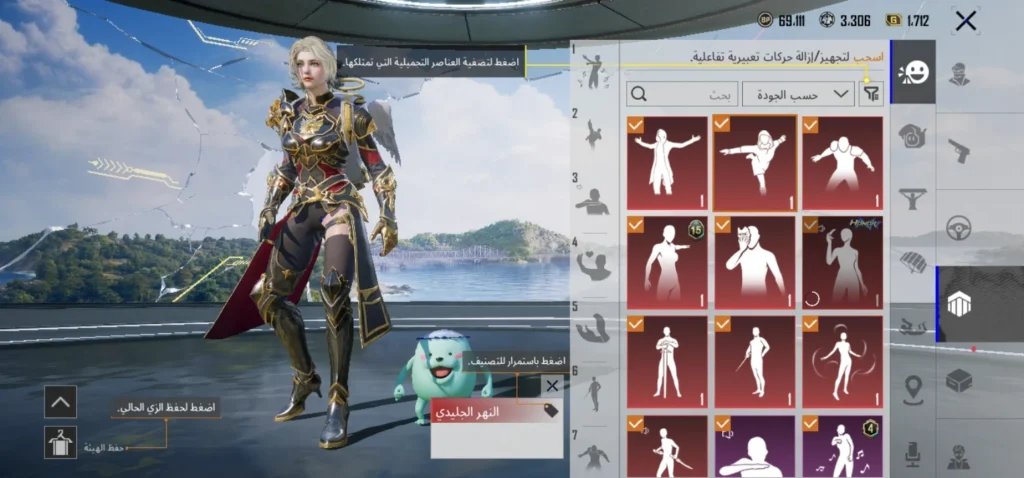
Task: Choose the highlighted kicking hooded emote
Action: click(x=755, y=163)
